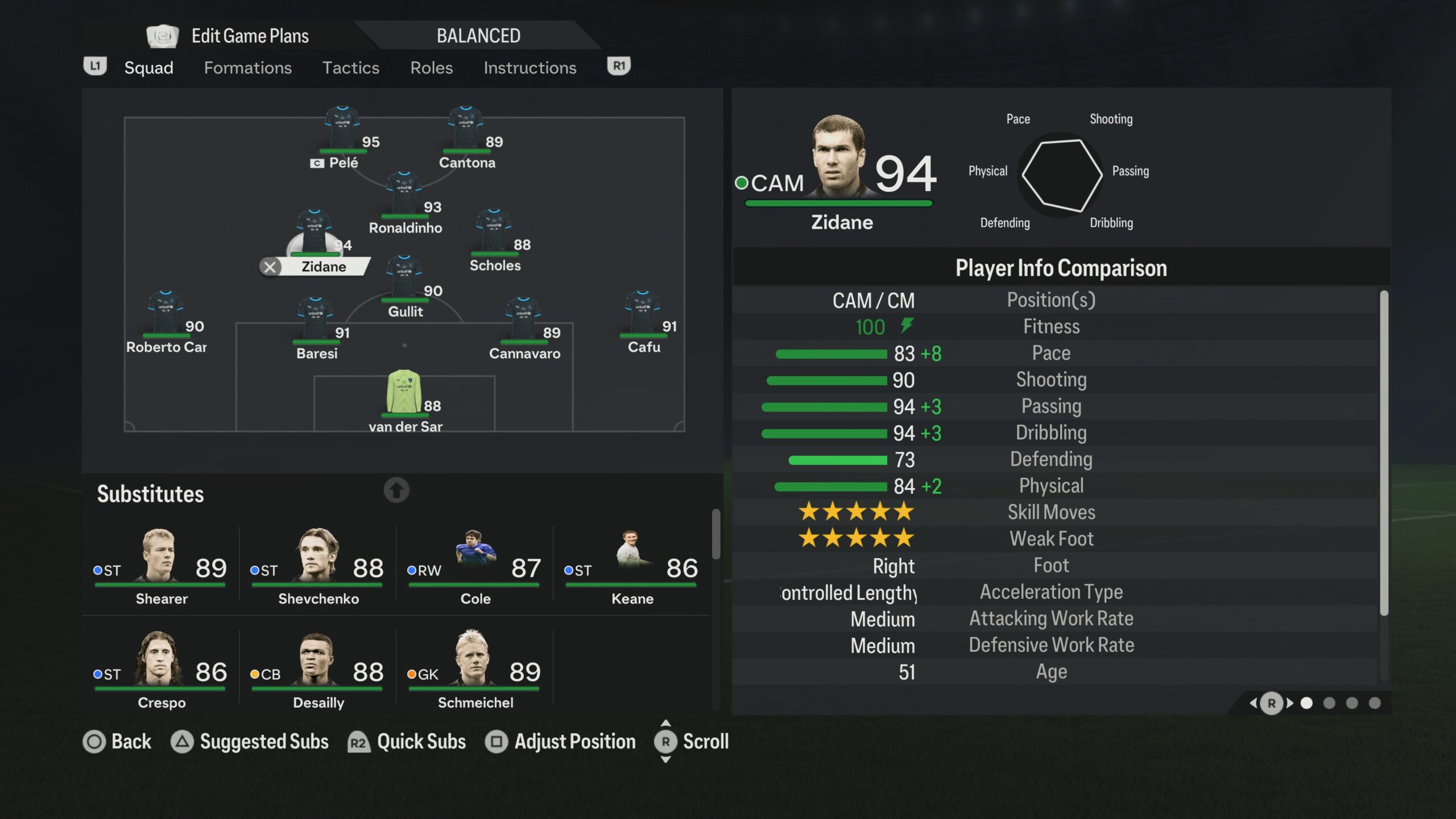Open the Tactics tab

tap(350, 68)
